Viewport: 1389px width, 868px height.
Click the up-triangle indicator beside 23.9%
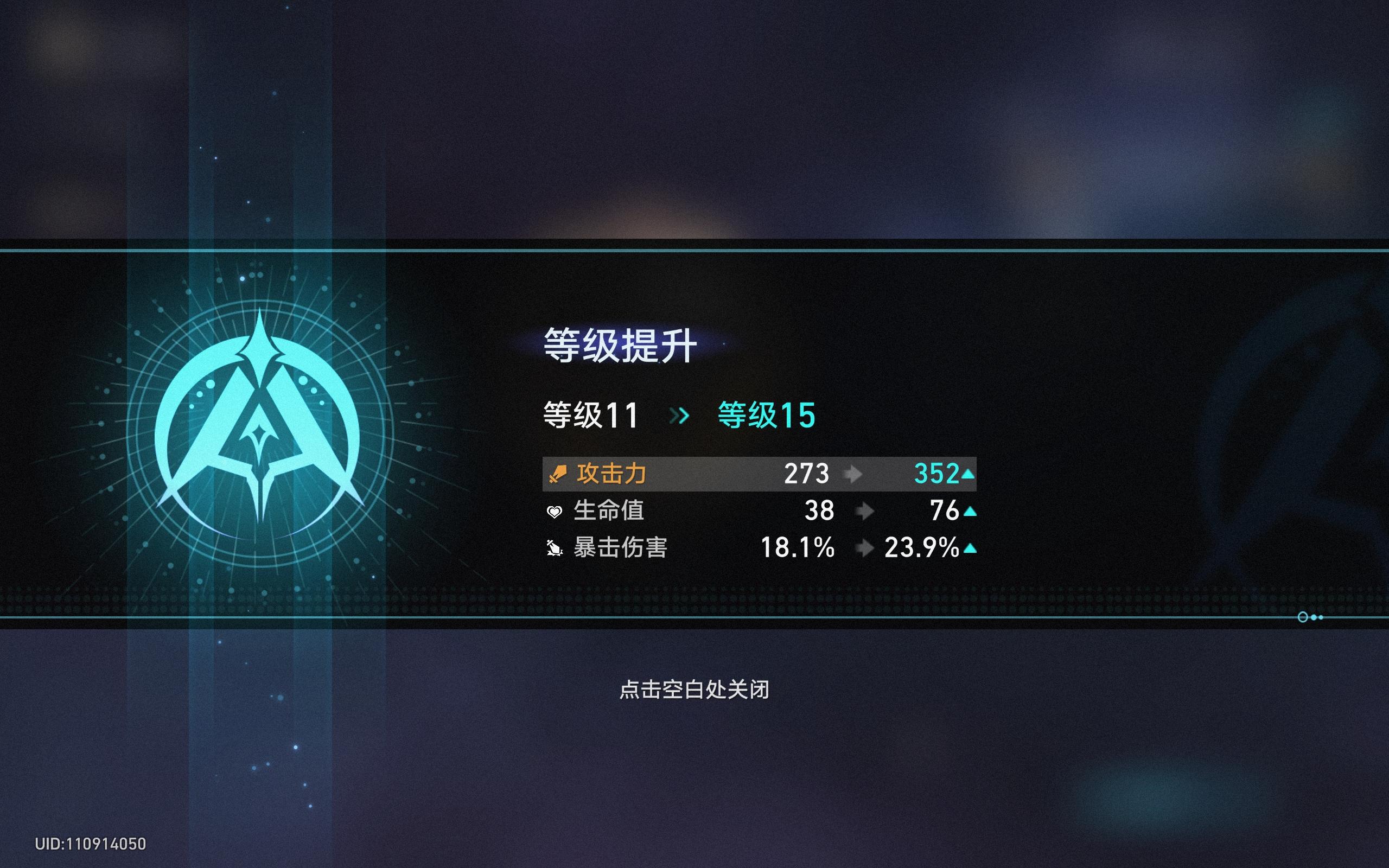pyautogui.click(x=971, y=548)
